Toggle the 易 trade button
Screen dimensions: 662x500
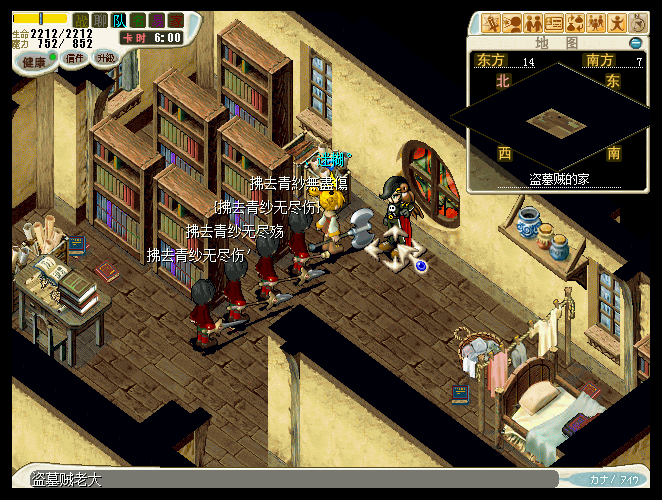click(157, 20)
